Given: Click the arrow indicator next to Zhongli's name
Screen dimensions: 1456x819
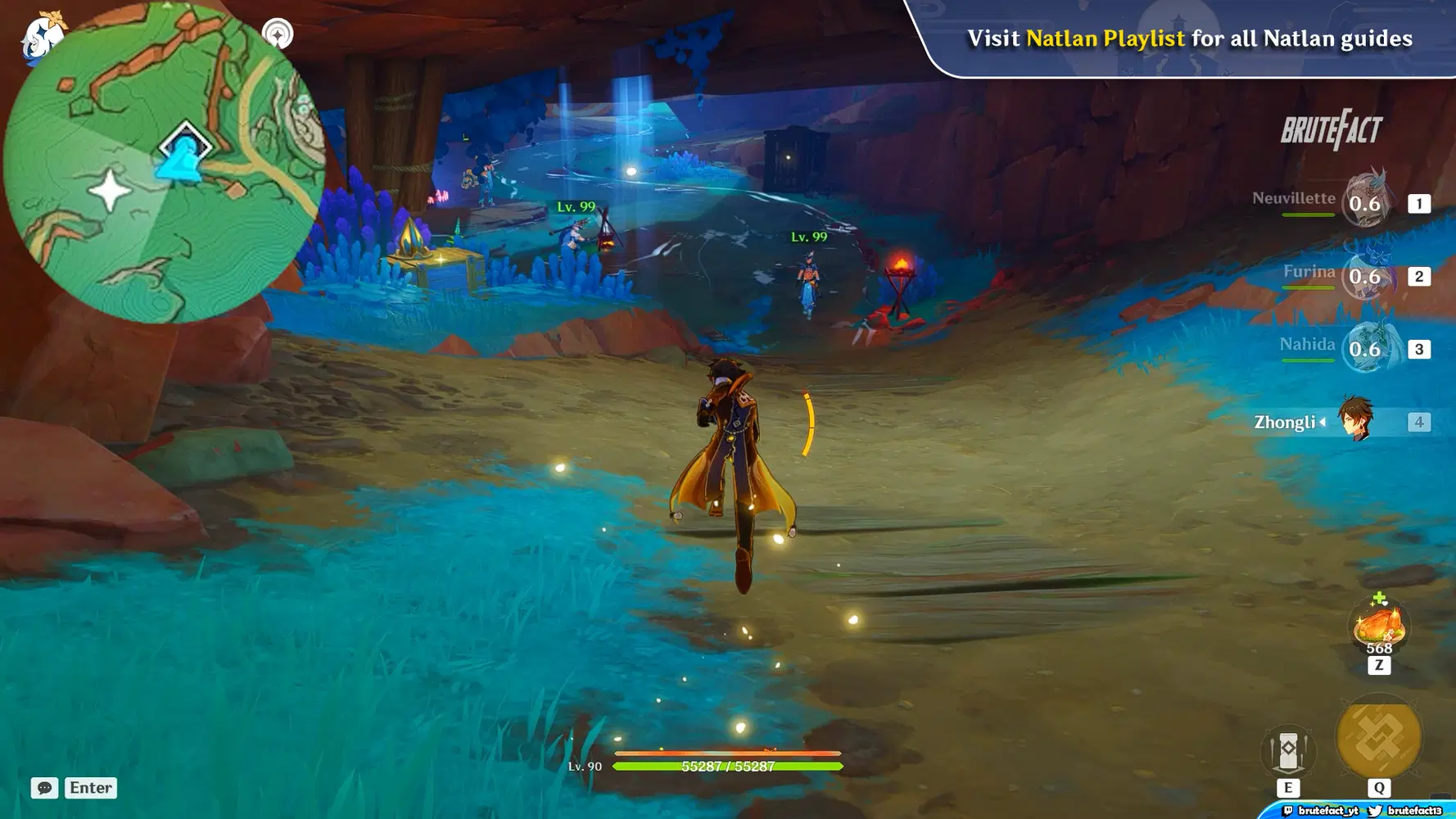Looking at the screenshot, I should point(1324,423).
